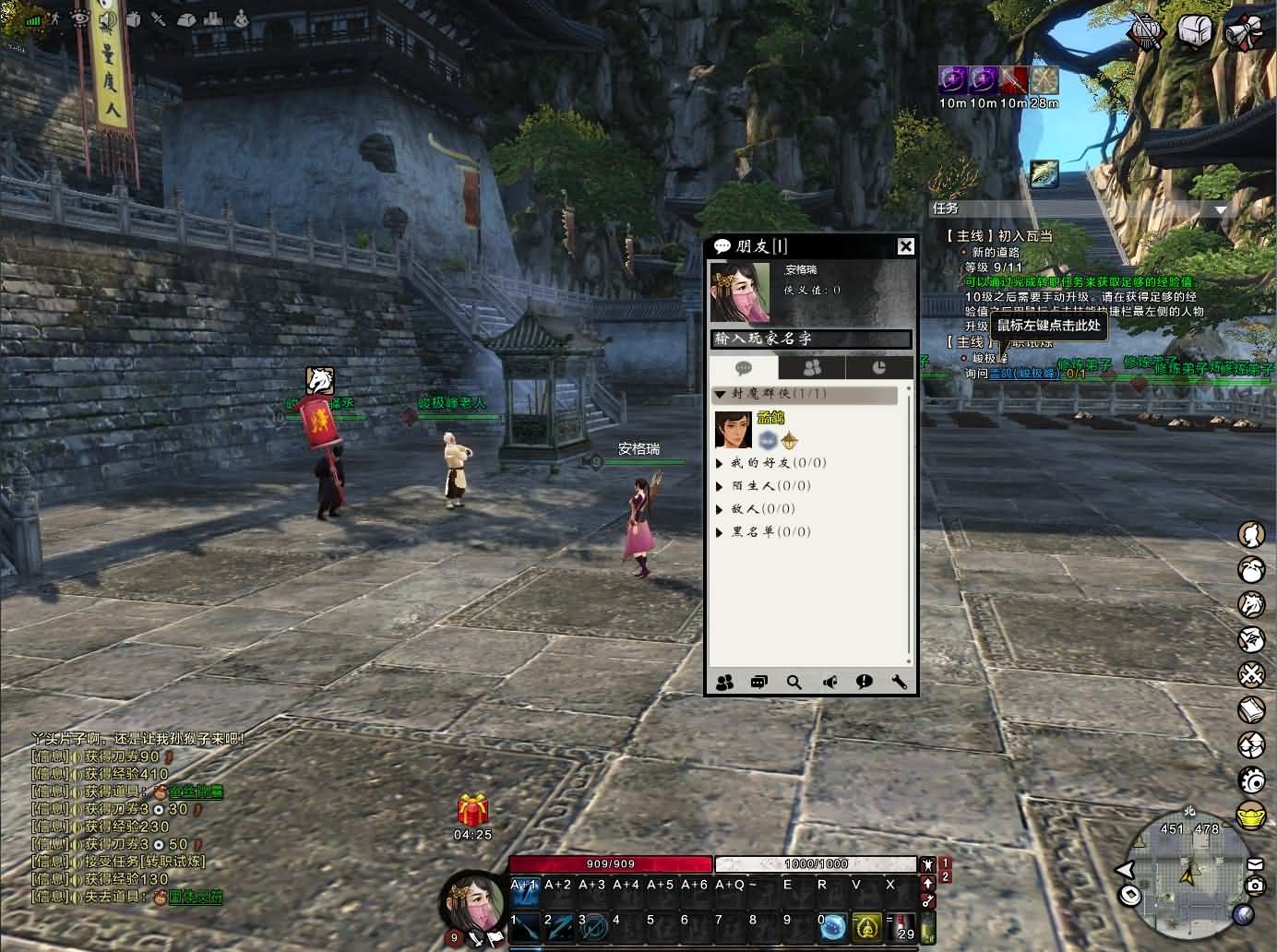This screenshot has width=1277, height=952.
Task: Expand the 敌人 group
Action: pyautogui.click(x=721, y=509)
